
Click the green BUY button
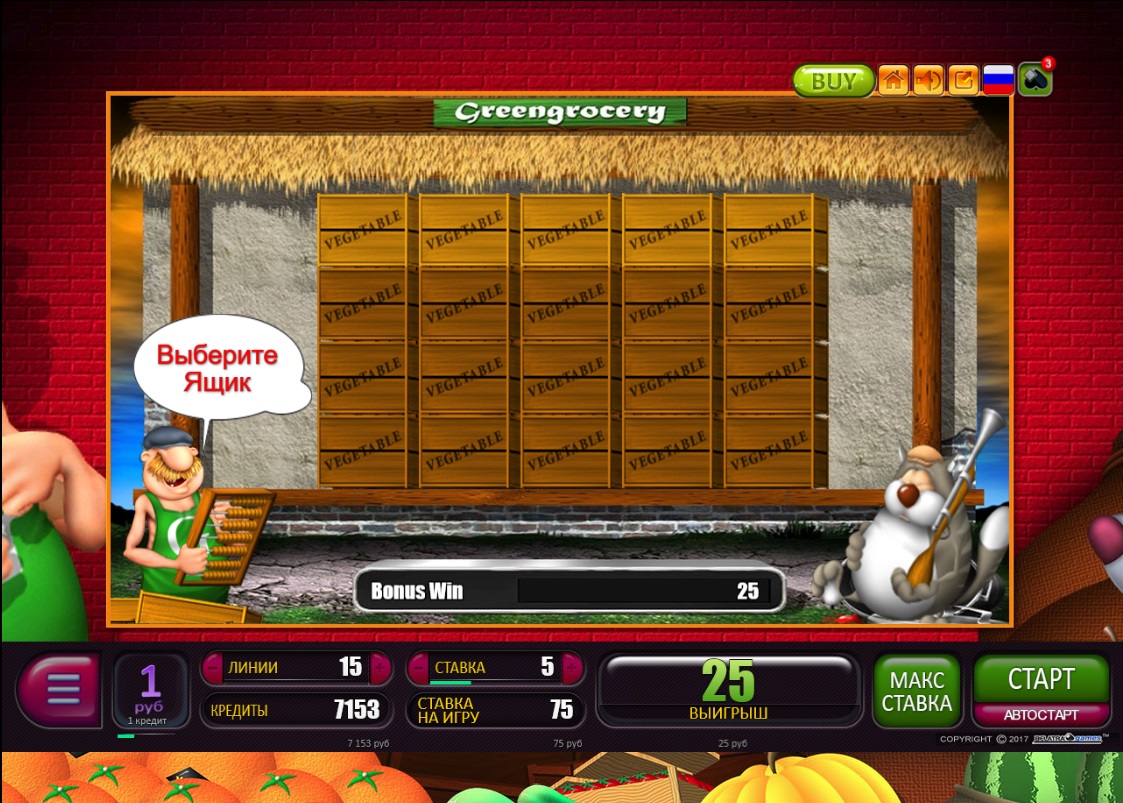(x=833, y=81)
